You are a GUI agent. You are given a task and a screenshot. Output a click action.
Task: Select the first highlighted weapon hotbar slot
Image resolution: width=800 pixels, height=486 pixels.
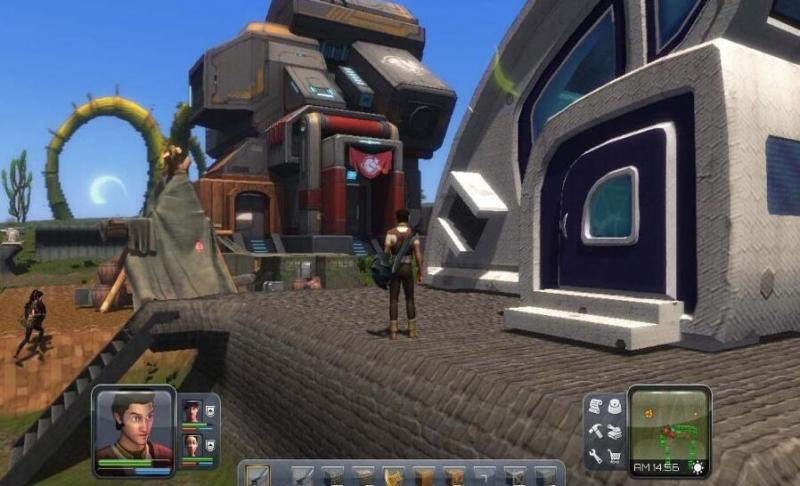pos(256,475)
